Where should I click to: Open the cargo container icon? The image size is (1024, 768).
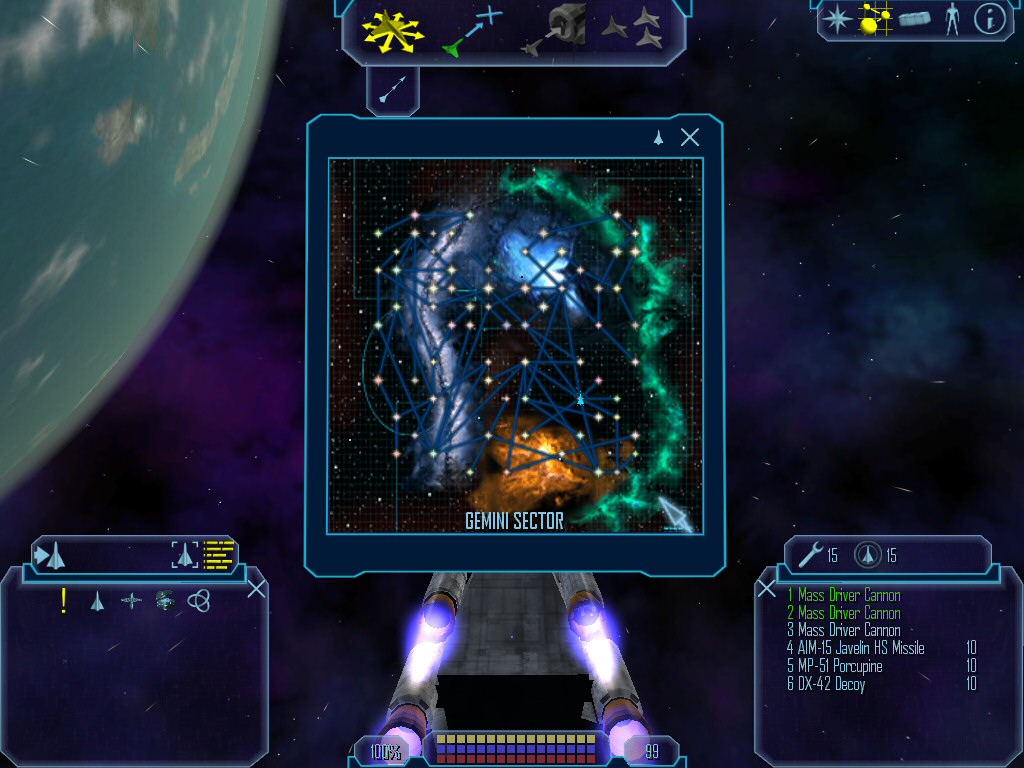[914, 18]
